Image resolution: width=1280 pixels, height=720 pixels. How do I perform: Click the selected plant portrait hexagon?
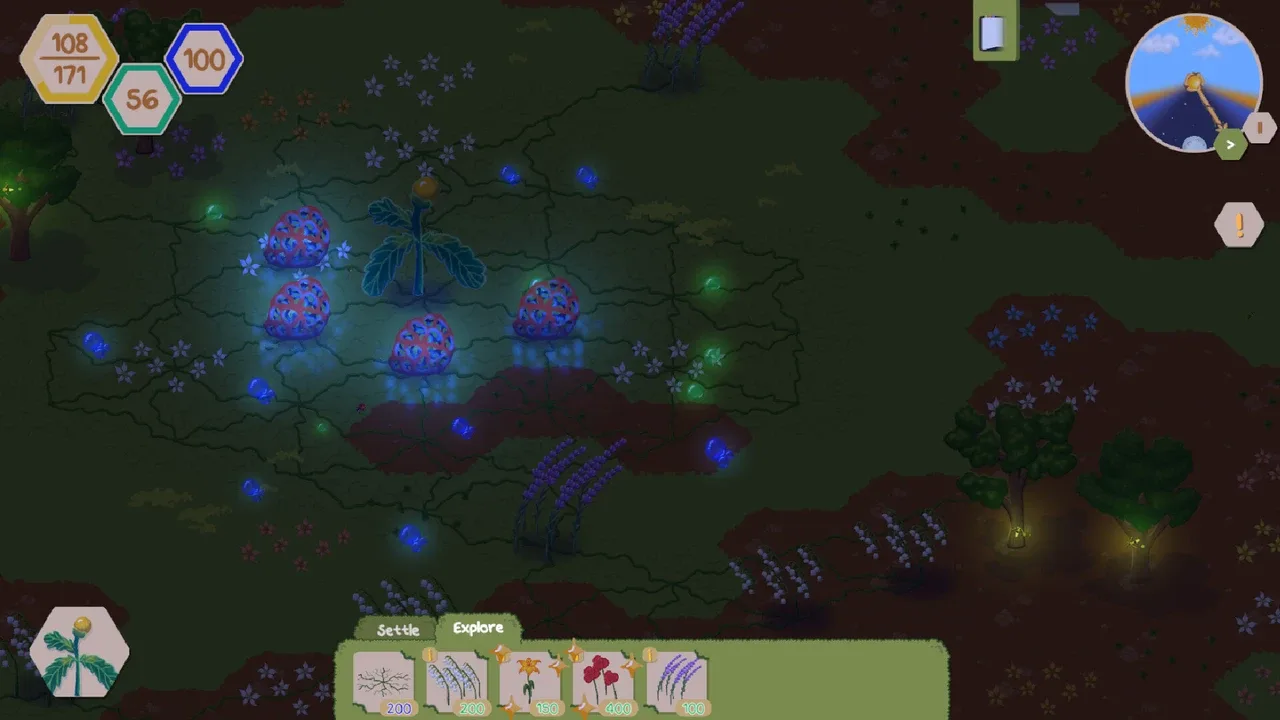click(x=80, y=652)
